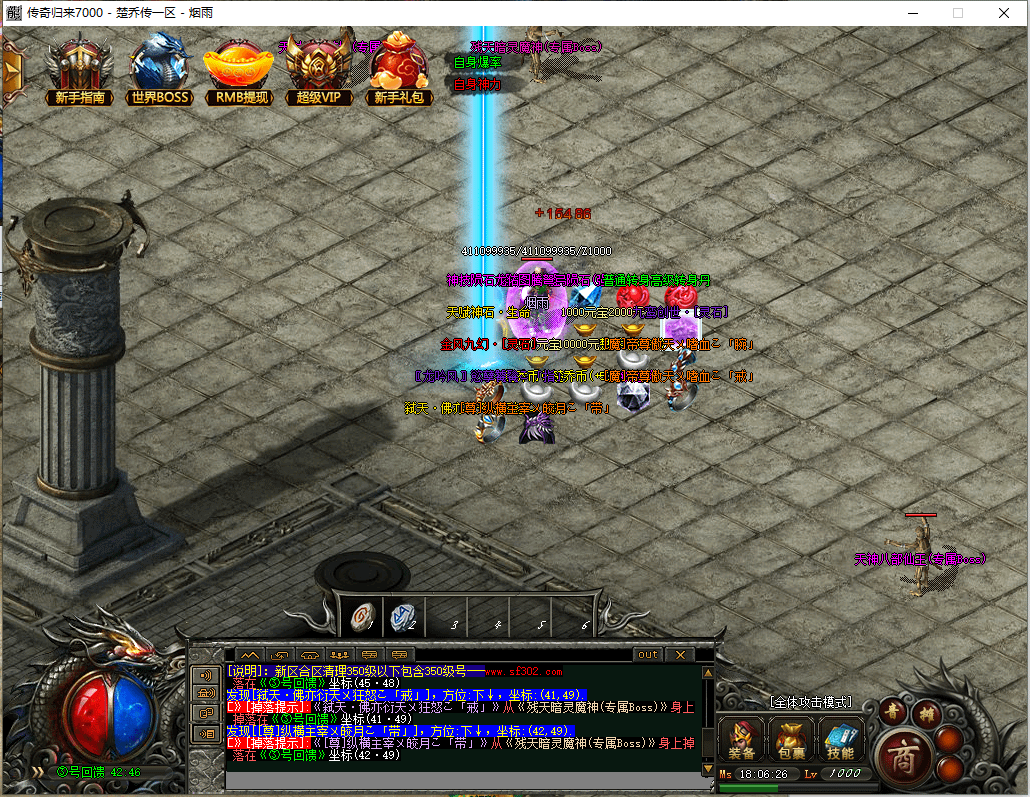Show the 自身爆率 drop rate info
The width and height of the screenshot is (1030, 797).
click(477, 62)
